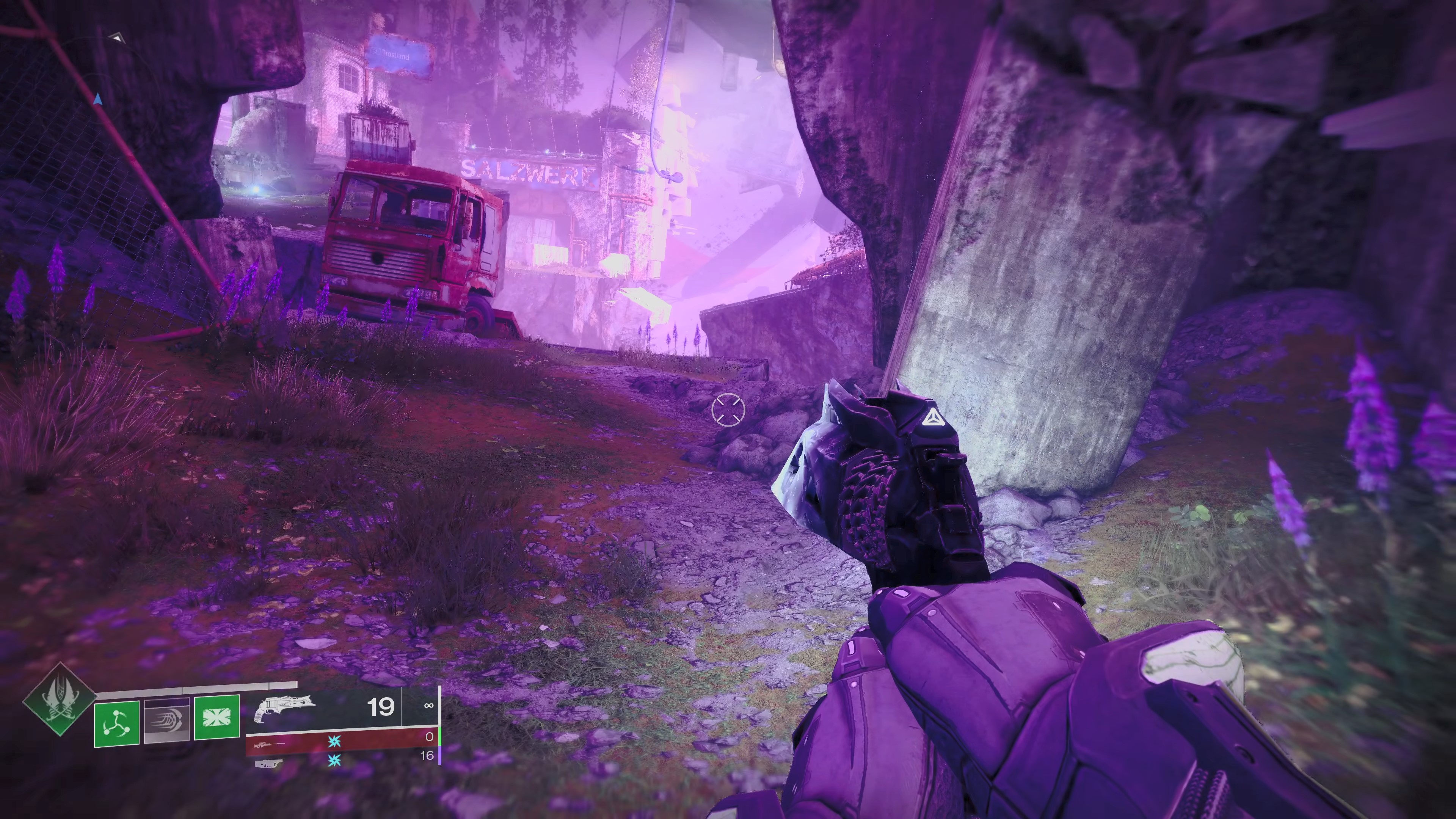Choose the heavy weapon in bottom row

click(268, 764)
